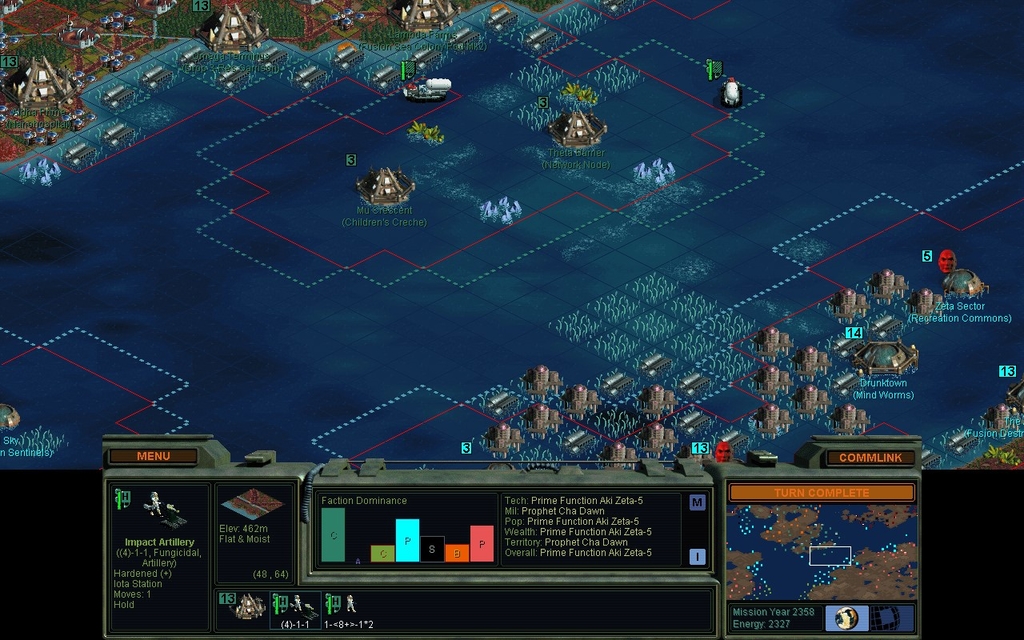Toggle the M button beside faction info
1024x640 pixels.
point(697,502)
